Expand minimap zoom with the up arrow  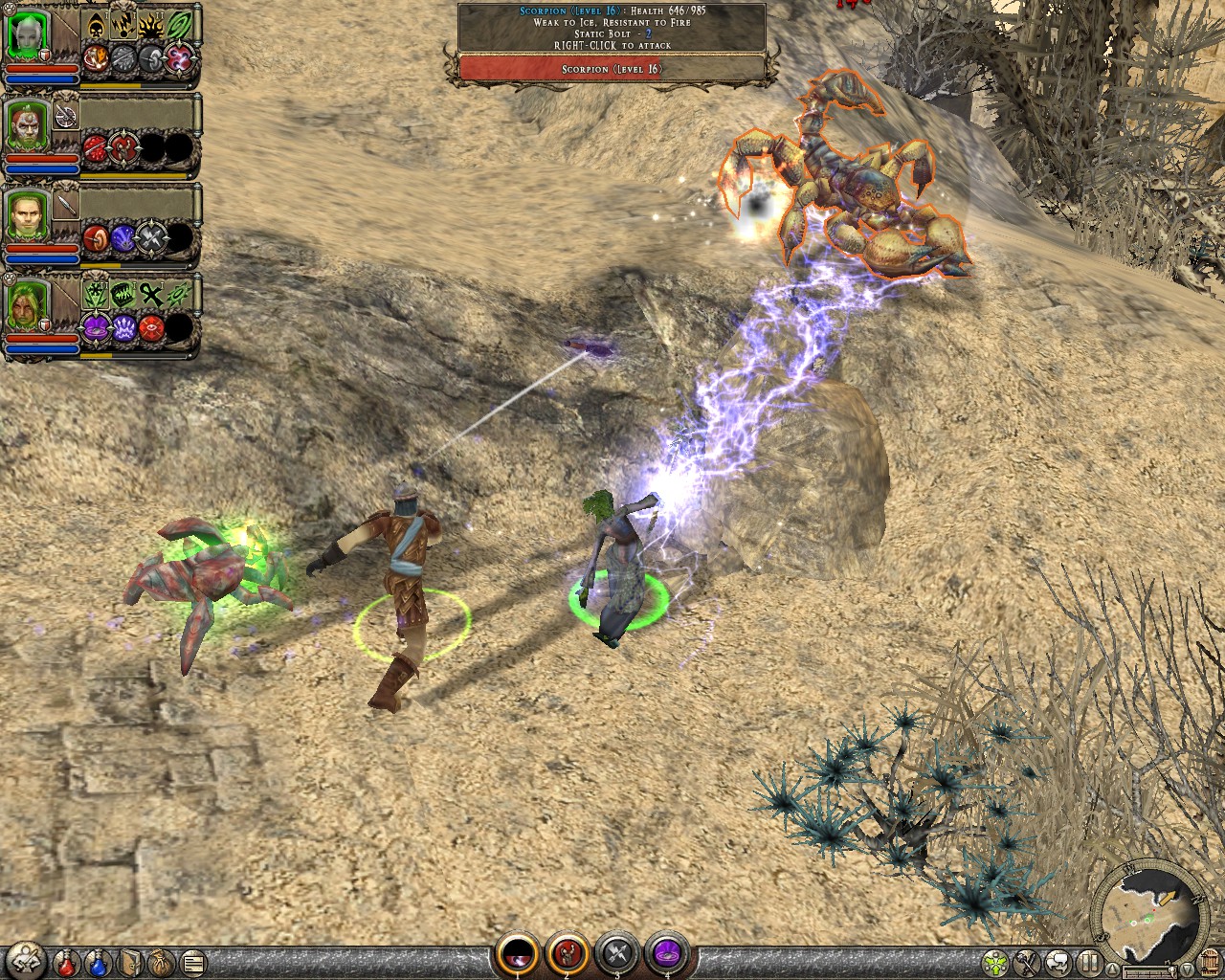point(1113,969)
